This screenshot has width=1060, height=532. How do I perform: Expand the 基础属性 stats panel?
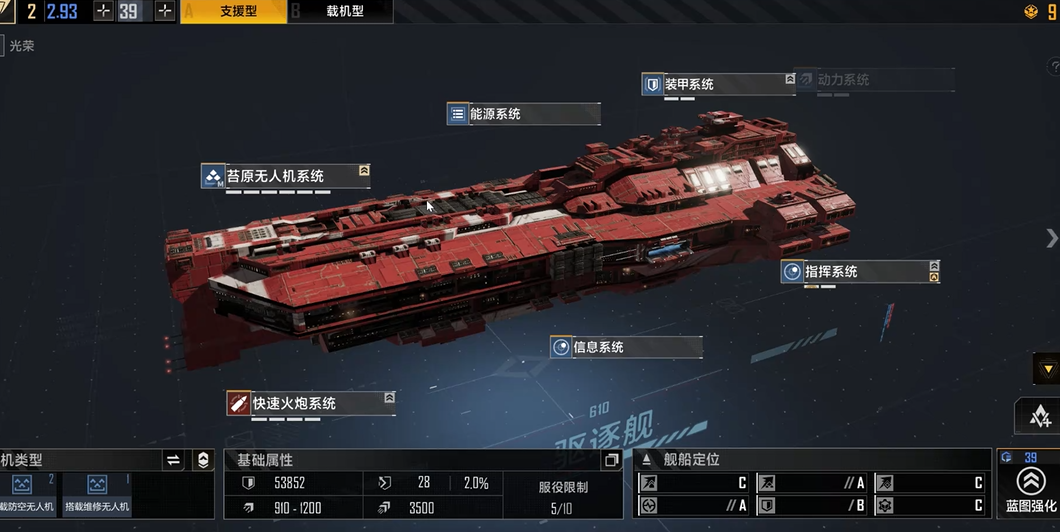click(611, 460)
